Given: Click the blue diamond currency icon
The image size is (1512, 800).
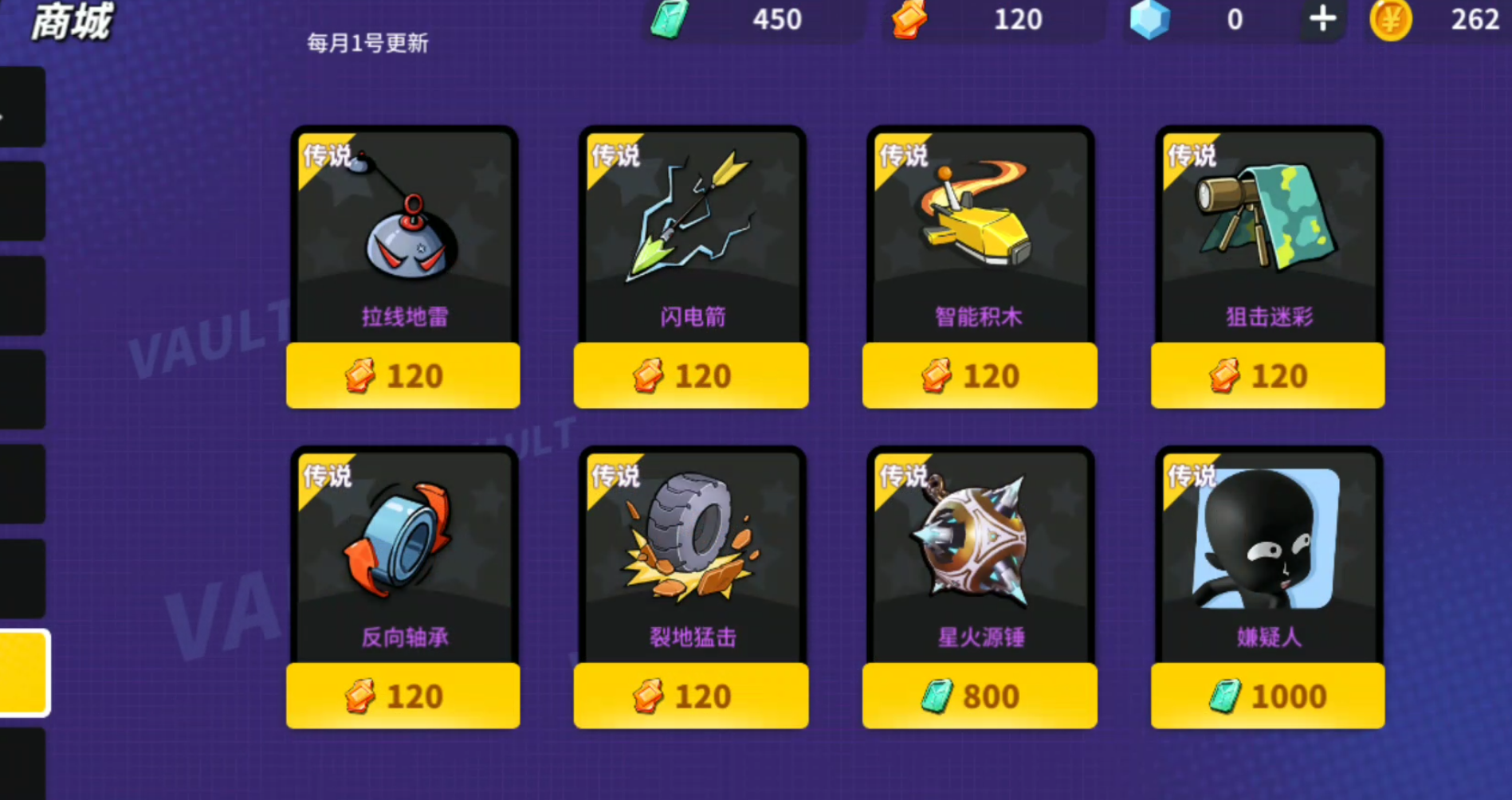Looking at the screenshot, I should coord(1149,19).
